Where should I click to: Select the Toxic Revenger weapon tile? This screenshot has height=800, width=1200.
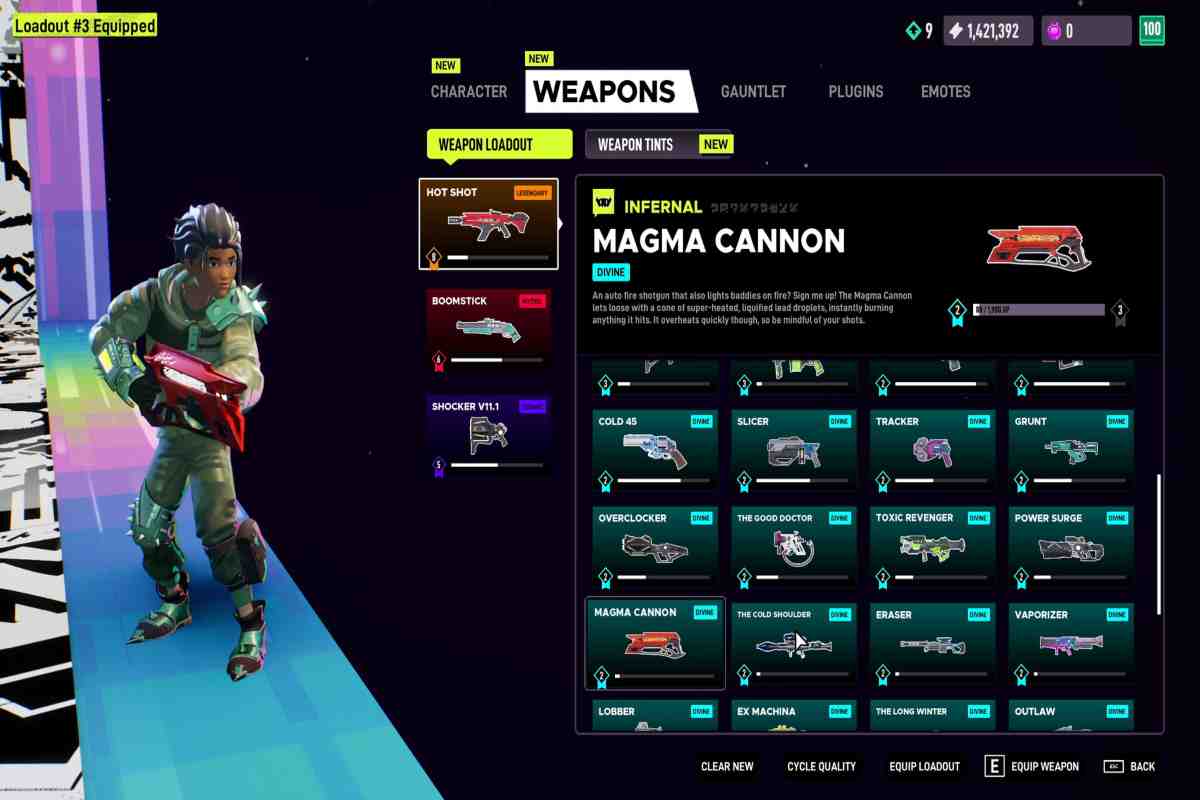click(x=932, y=547)
